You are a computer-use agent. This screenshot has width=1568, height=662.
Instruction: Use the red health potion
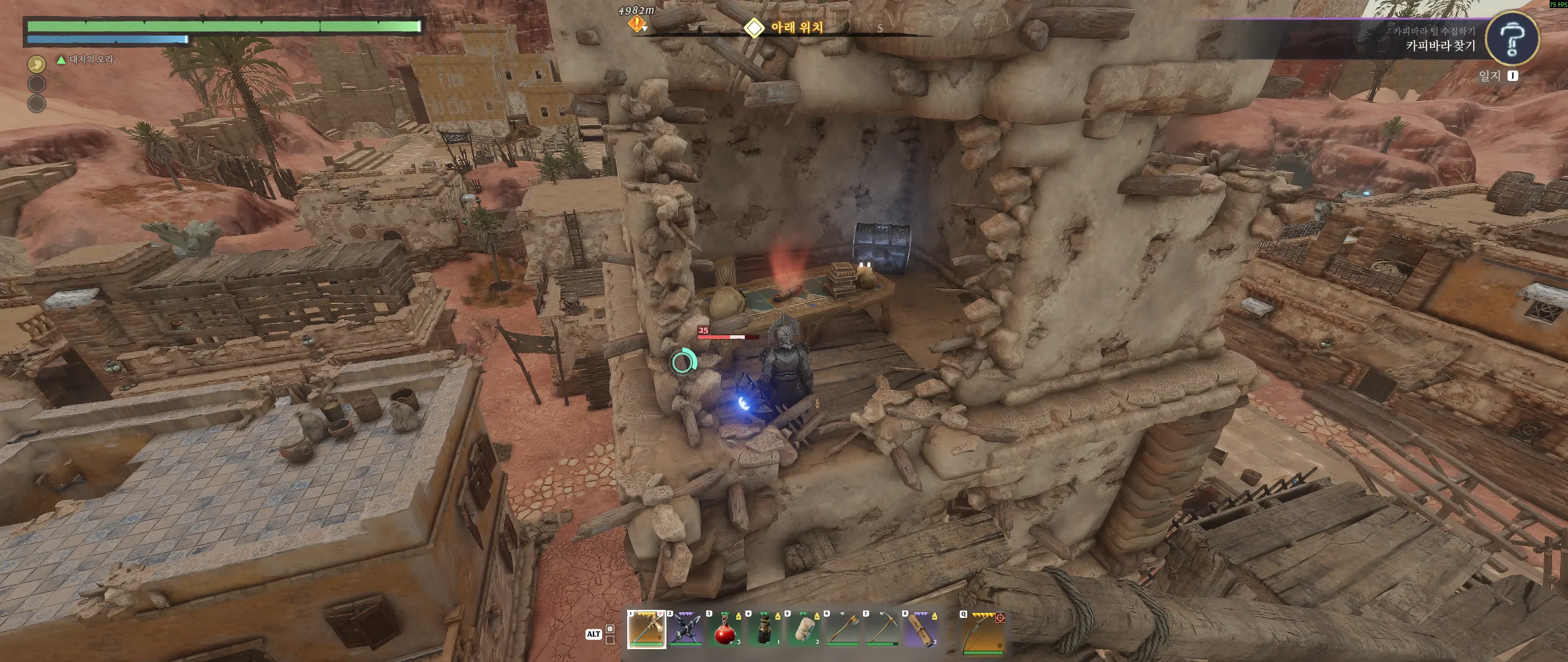(x=725, y=630)
